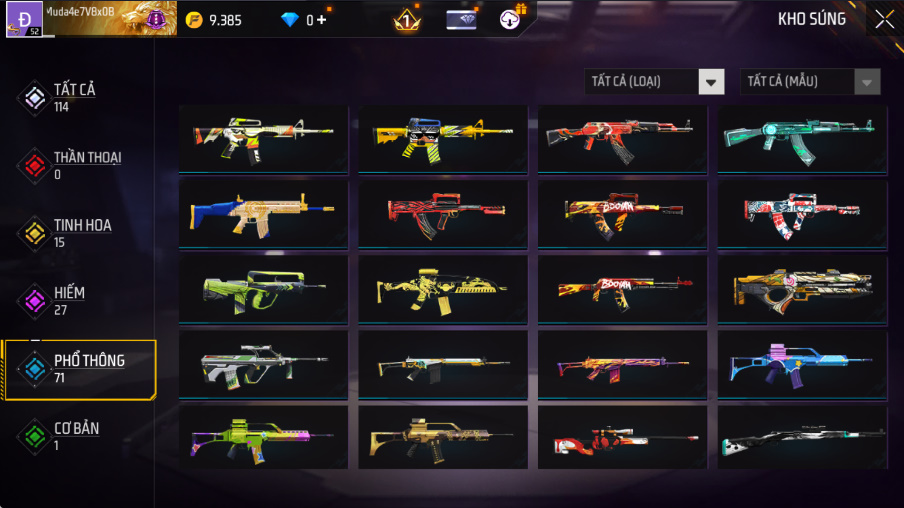
Task: Click the download icon with gift
Action: pyautogui.click(x=510, y=19)
